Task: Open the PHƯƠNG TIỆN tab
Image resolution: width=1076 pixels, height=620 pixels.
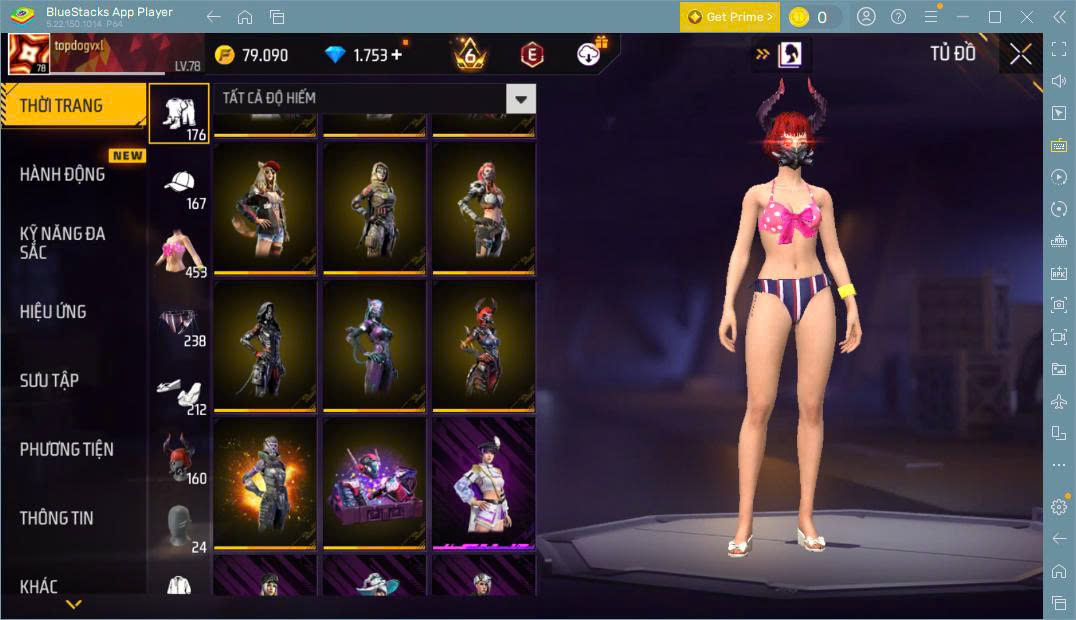Action: [x=66, y=449]
